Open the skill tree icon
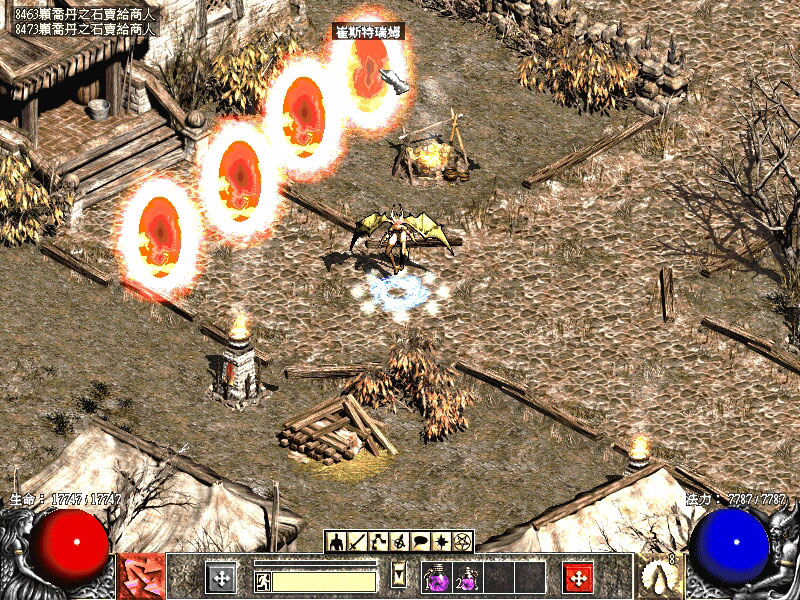 tap(379, 541)
